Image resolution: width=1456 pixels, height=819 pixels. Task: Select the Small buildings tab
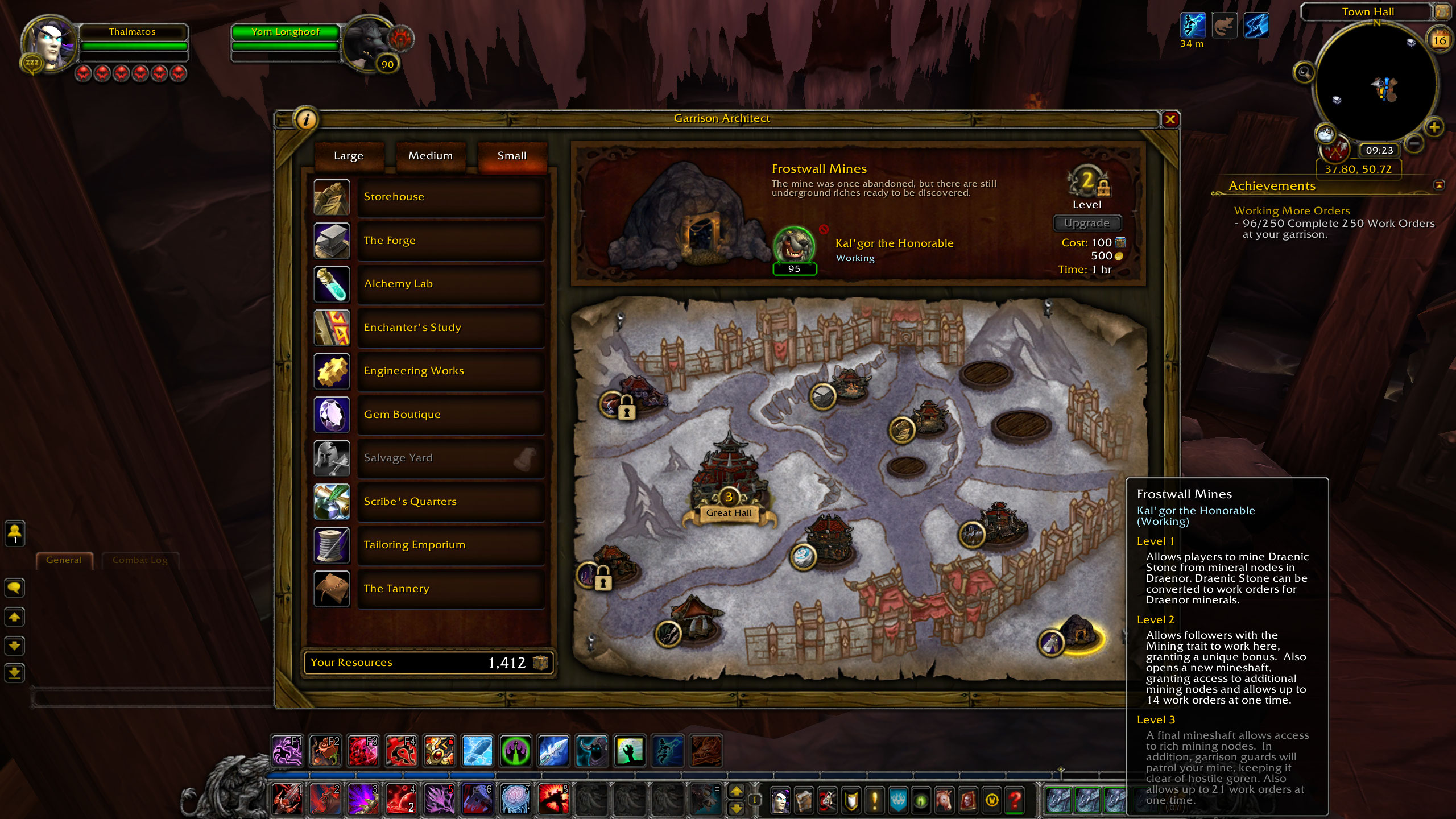[x=512, y=156]
